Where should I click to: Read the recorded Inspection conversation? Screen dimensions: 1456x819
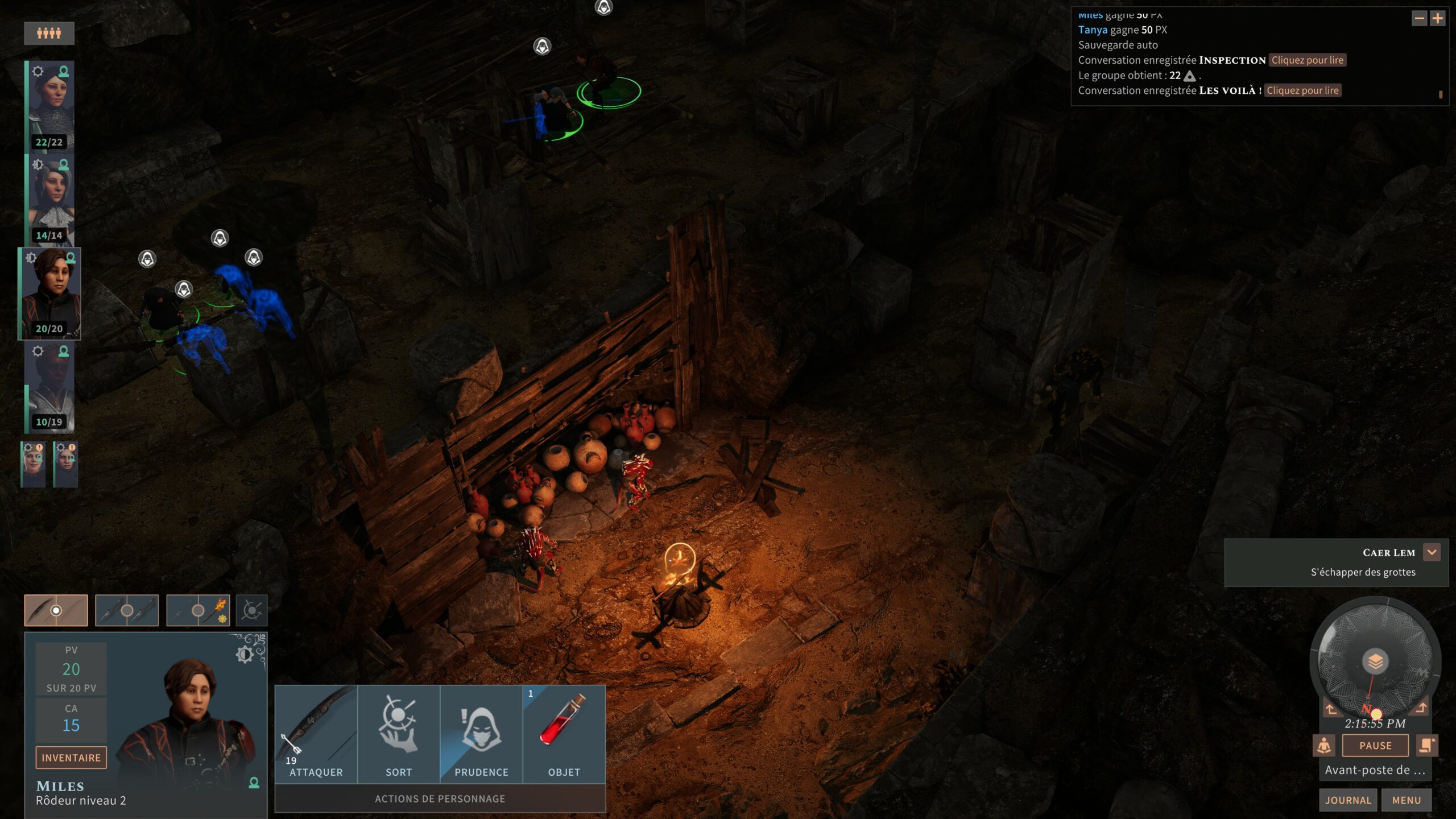point(1307,60)
